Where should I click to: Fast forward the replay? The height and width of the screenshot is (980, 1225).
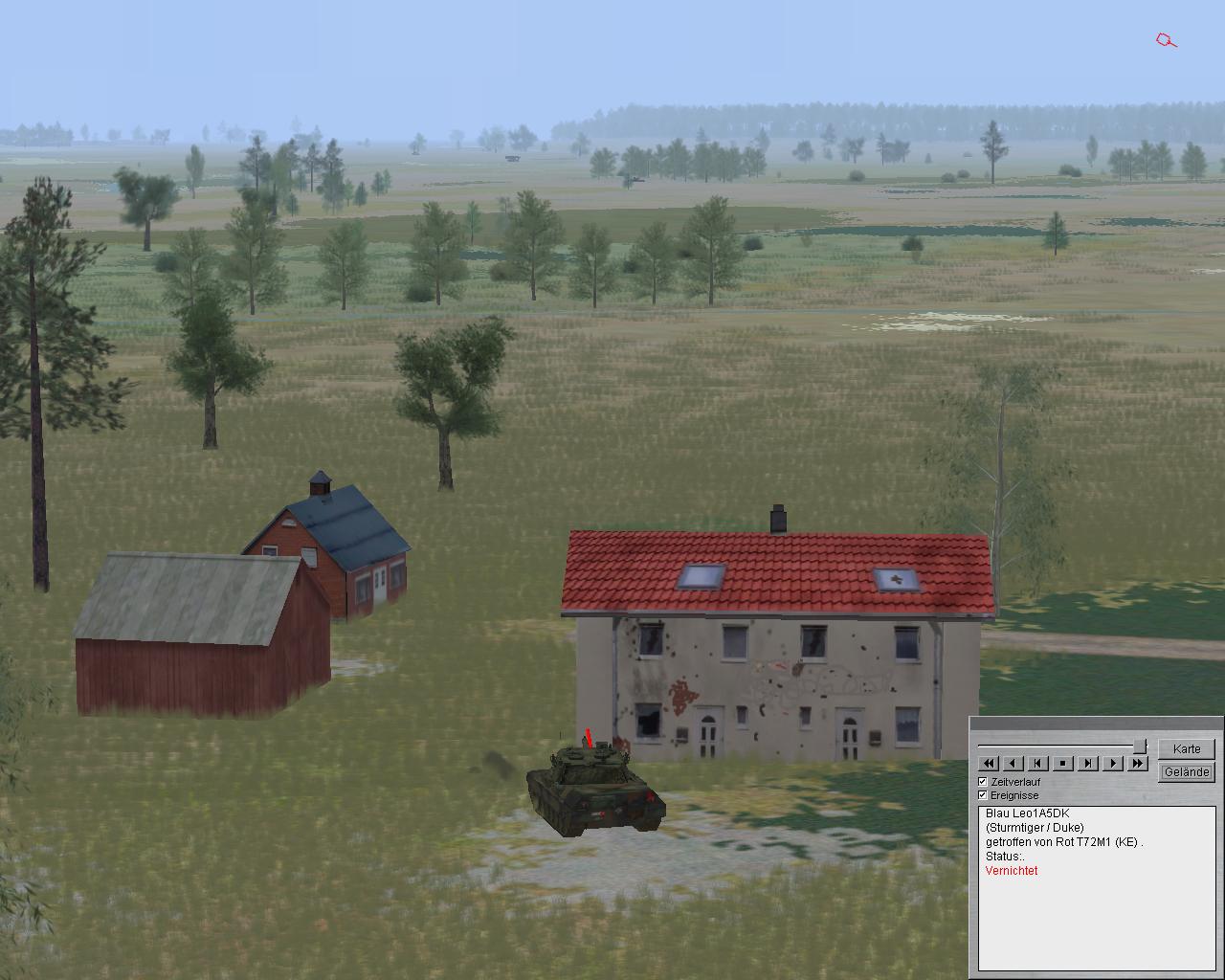click(x=1137, y=763)
